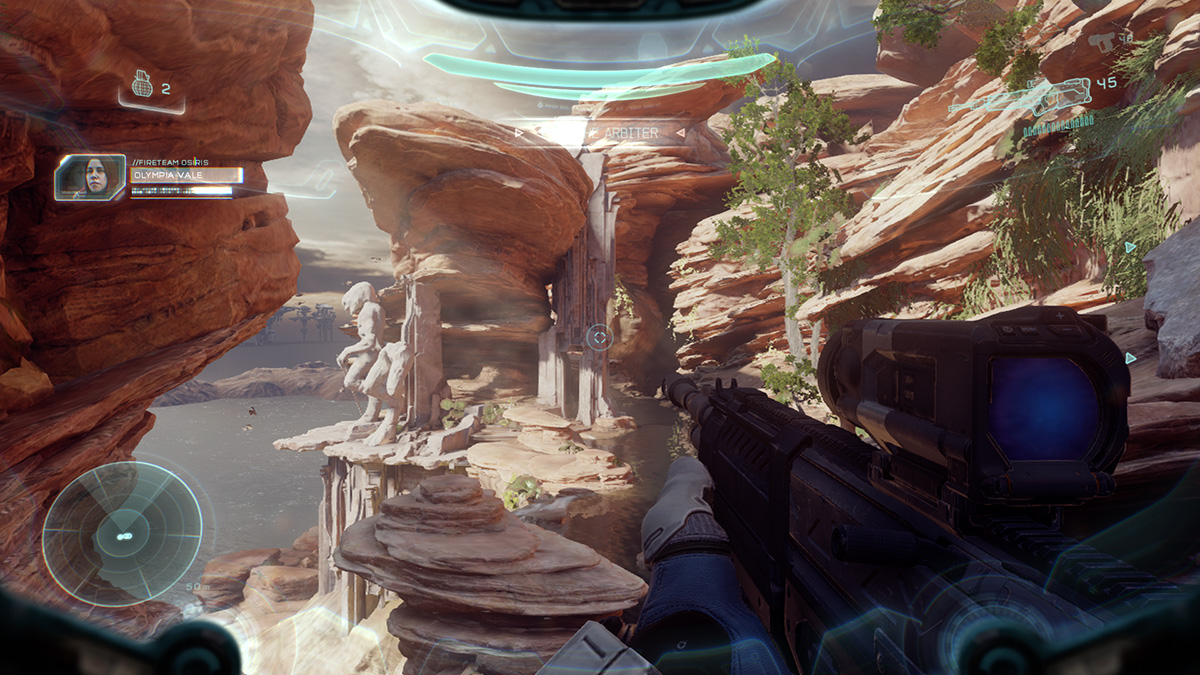Click the Arbiter objective marker
The height and width of the screenshot is (675, 1200).
tap(598, 132)
